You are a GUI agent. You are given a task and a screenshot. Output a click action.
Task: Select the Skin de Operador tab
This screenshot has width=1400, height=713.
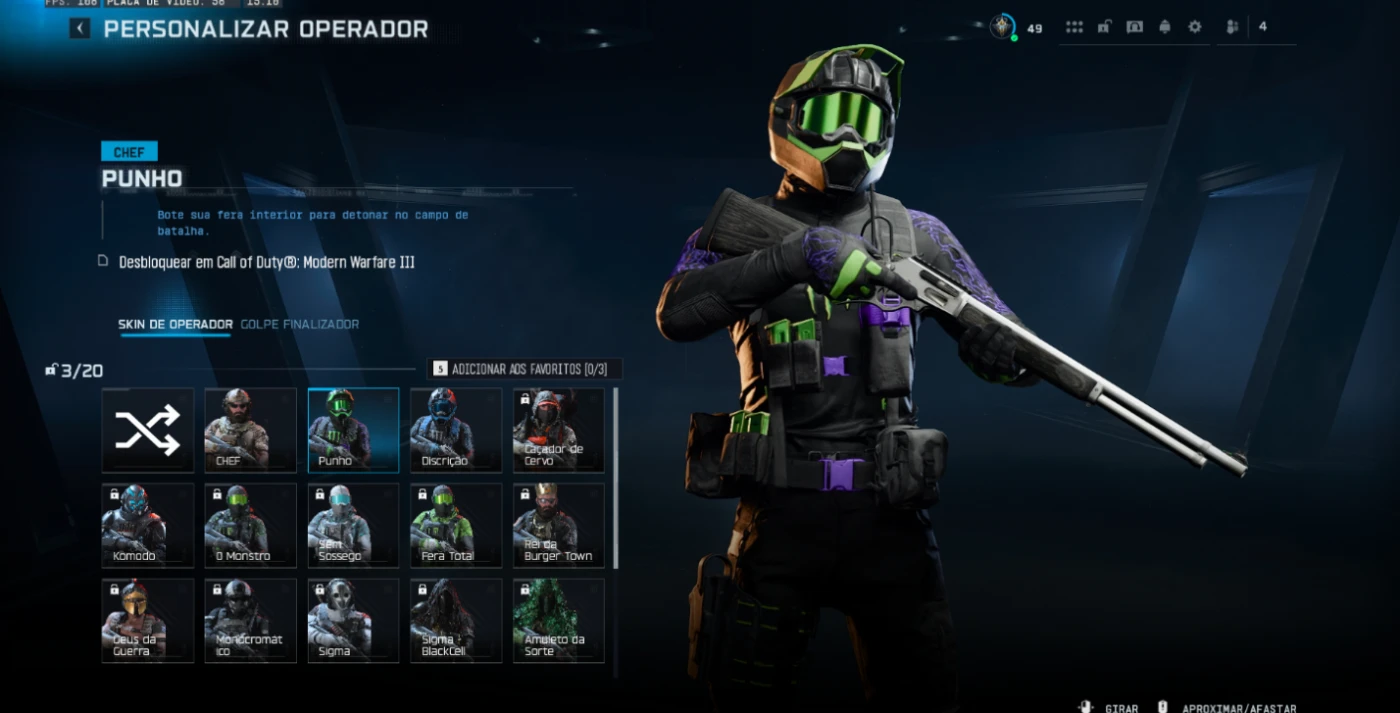pyautogui.click(x=175, y=324)
